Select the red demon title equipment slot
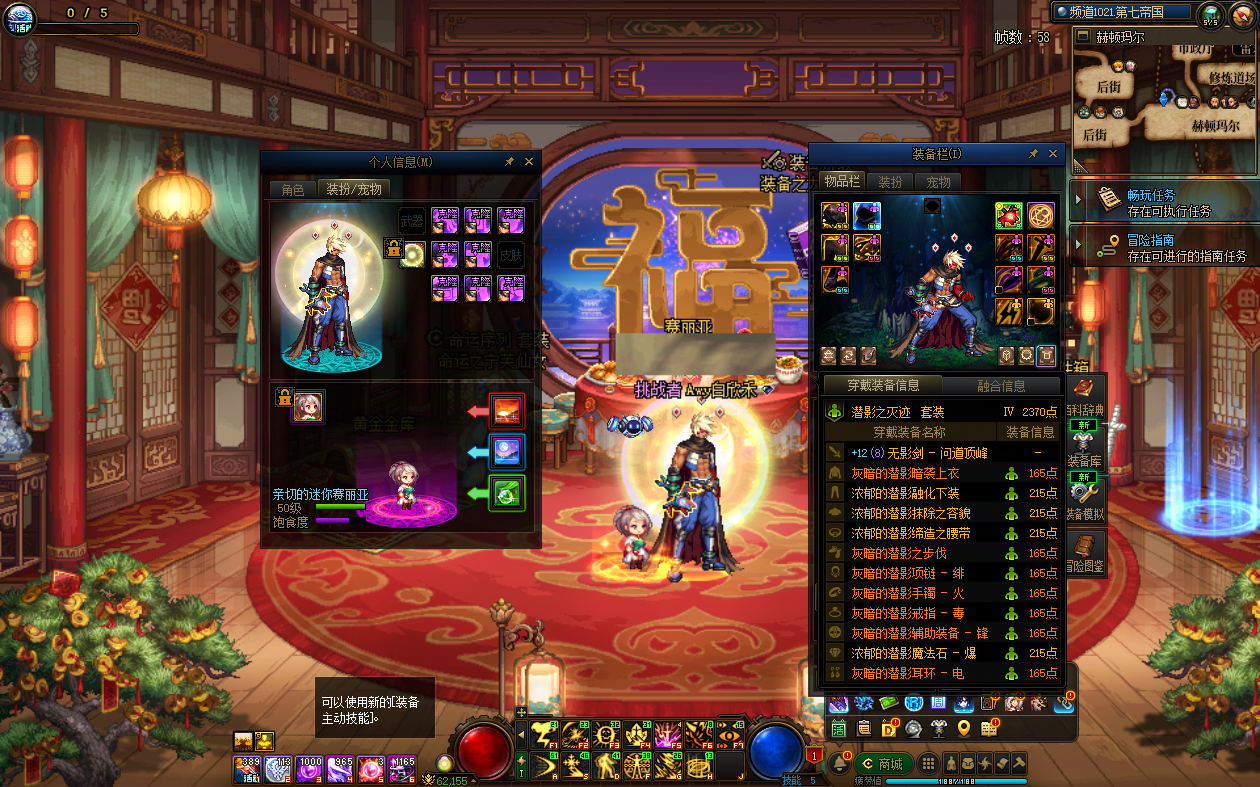The width and height of the screenshot is (1260, 787). point(1008,216)
